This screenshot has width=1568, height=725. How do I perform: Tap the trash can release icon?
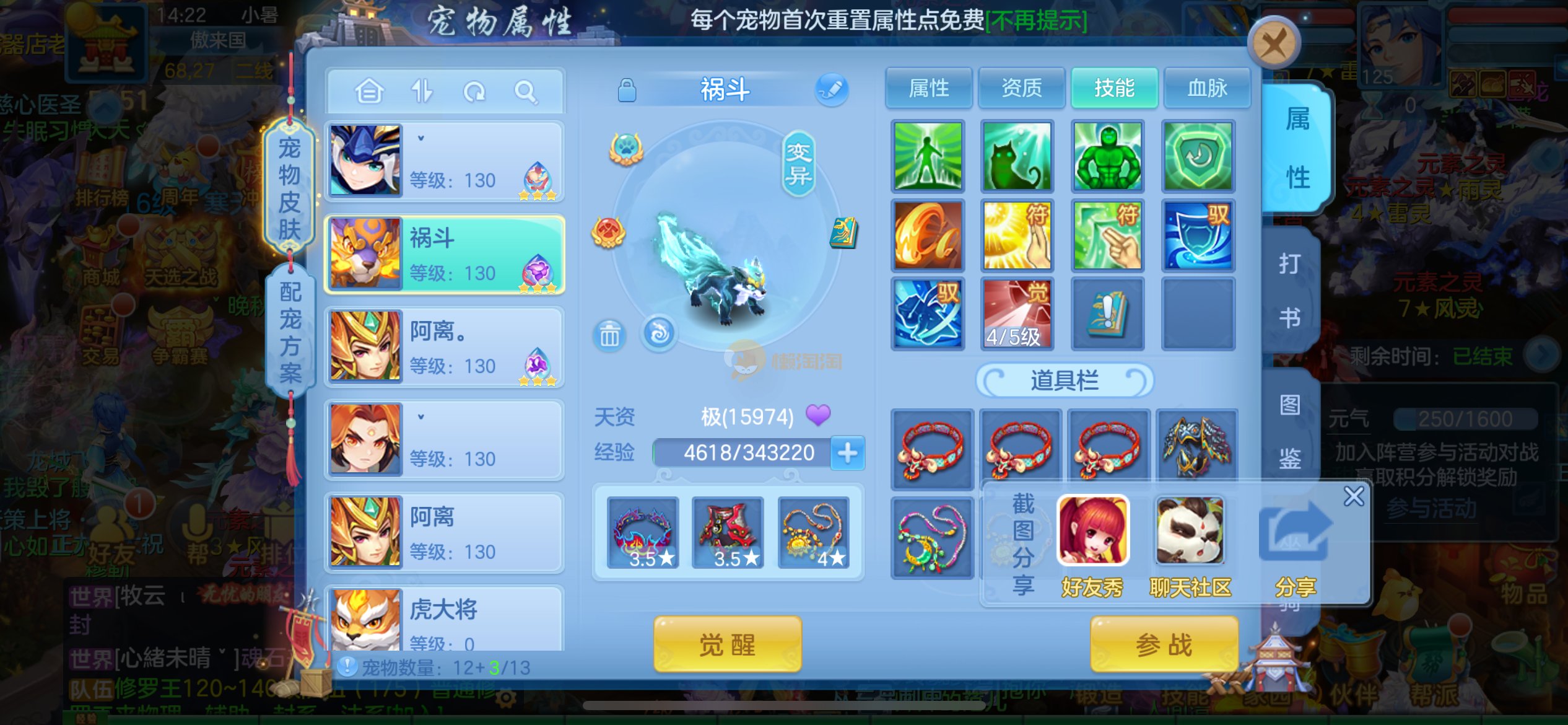(x=609, y=336)
